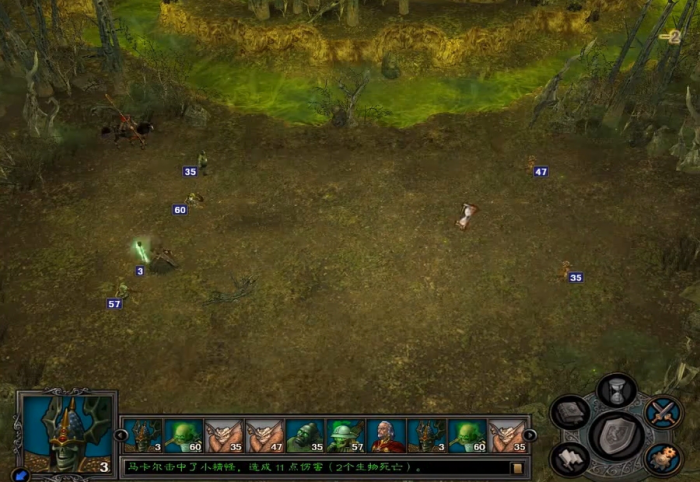
Task: Open the gear options menu
Action: (x=662, y=458)
